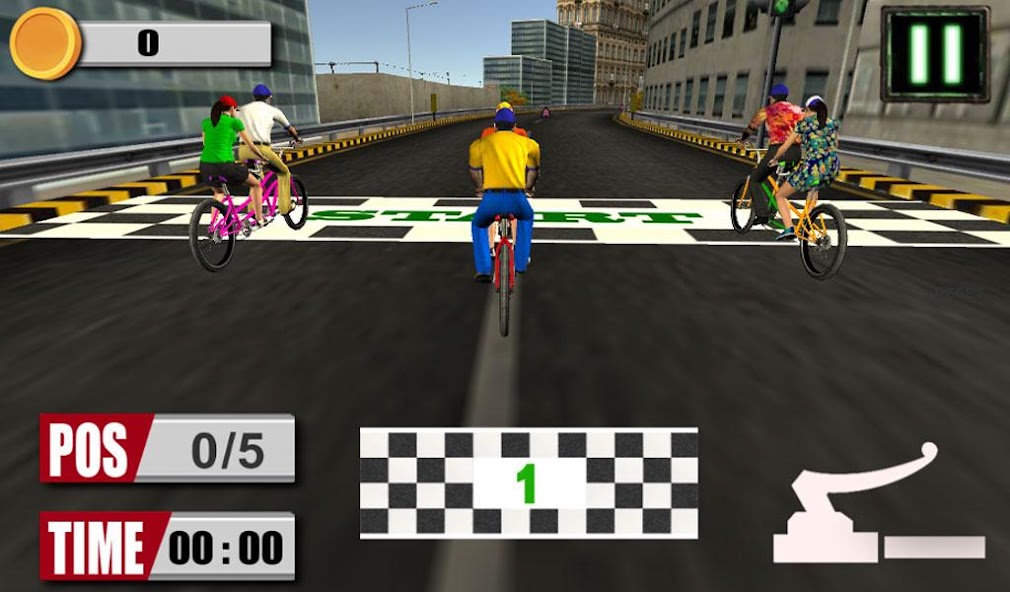Viewport: 1010px width, 592px height.
Task: Squeeze the brake lever control
Action: tap(870, 507)
